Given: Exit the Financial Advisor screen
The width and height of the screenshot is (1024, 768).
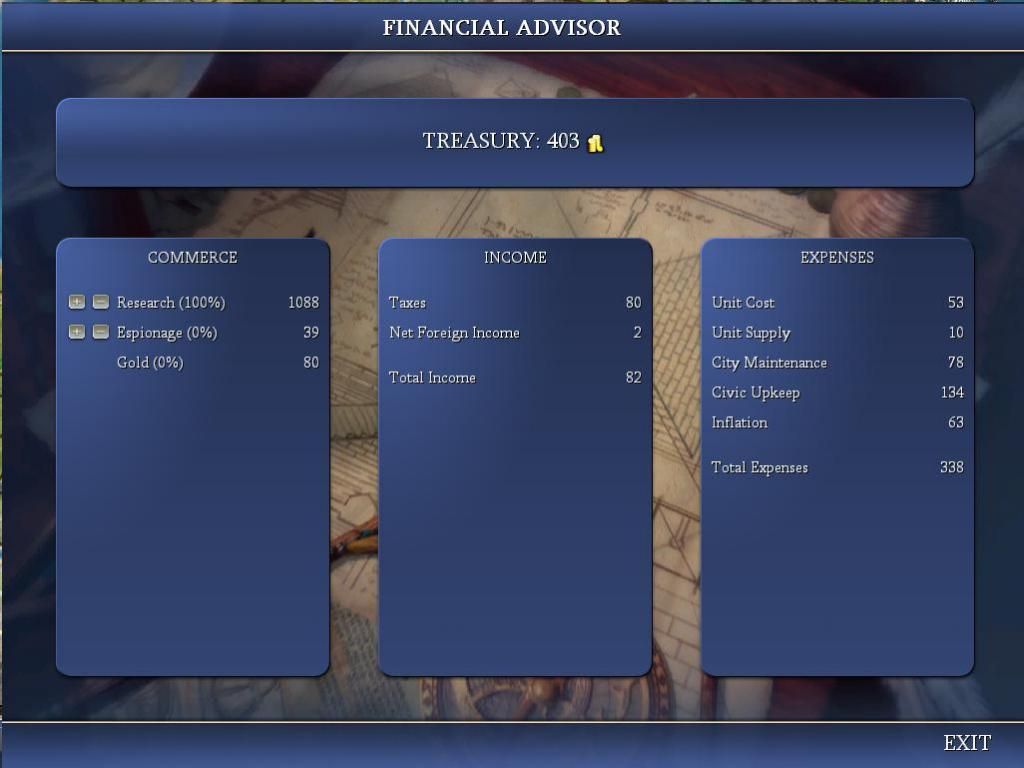Looking at the screenshot, I should (967, 743).
